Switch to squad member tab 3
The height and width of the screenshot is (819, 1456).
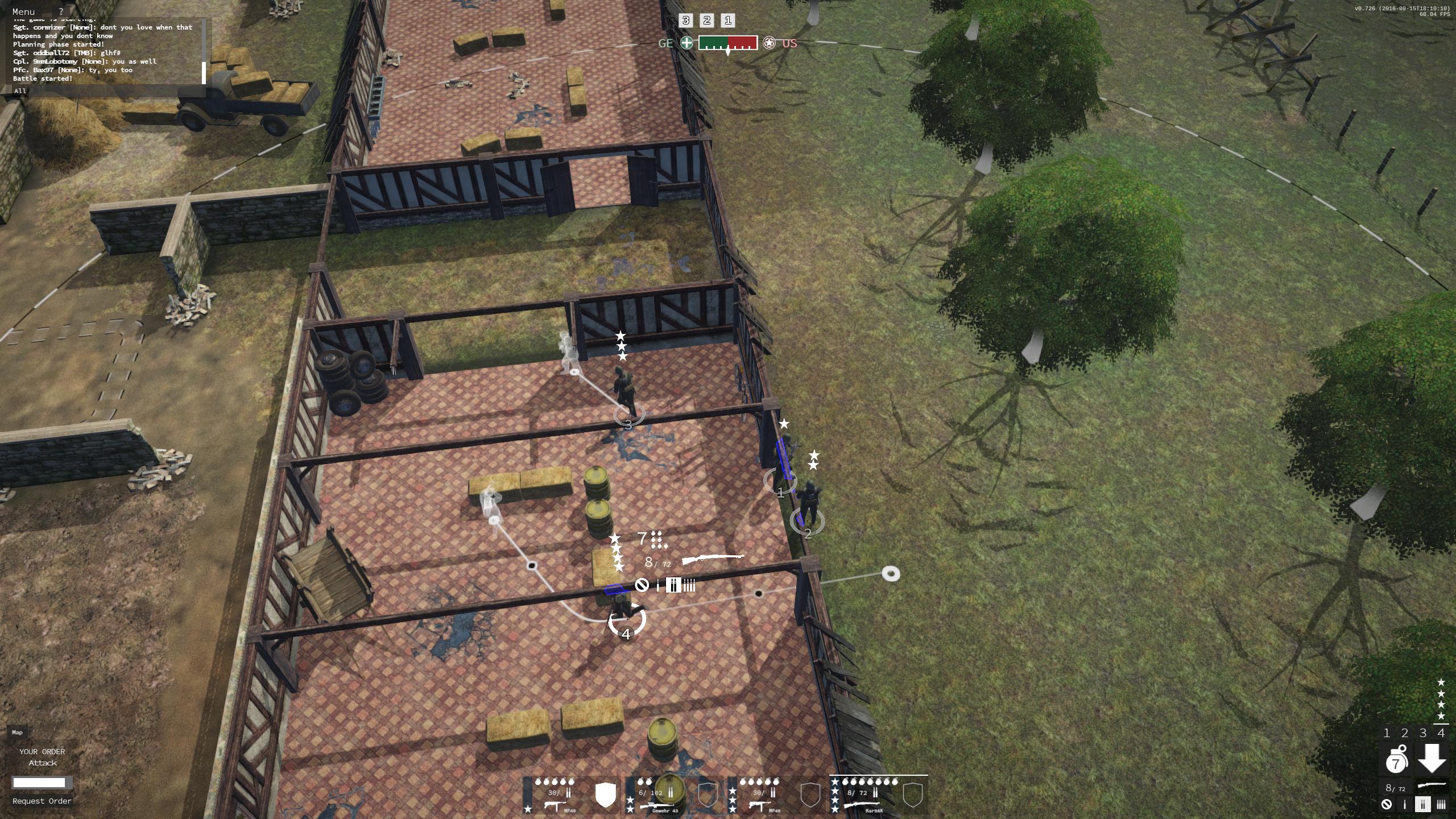click(1422, 734)
